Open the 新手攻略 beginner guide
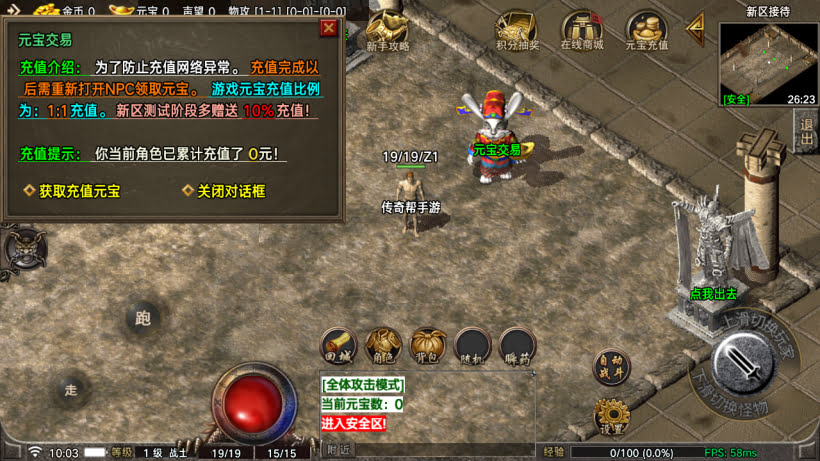The width and height of the screenshot is (820, 461). [387, 31]
